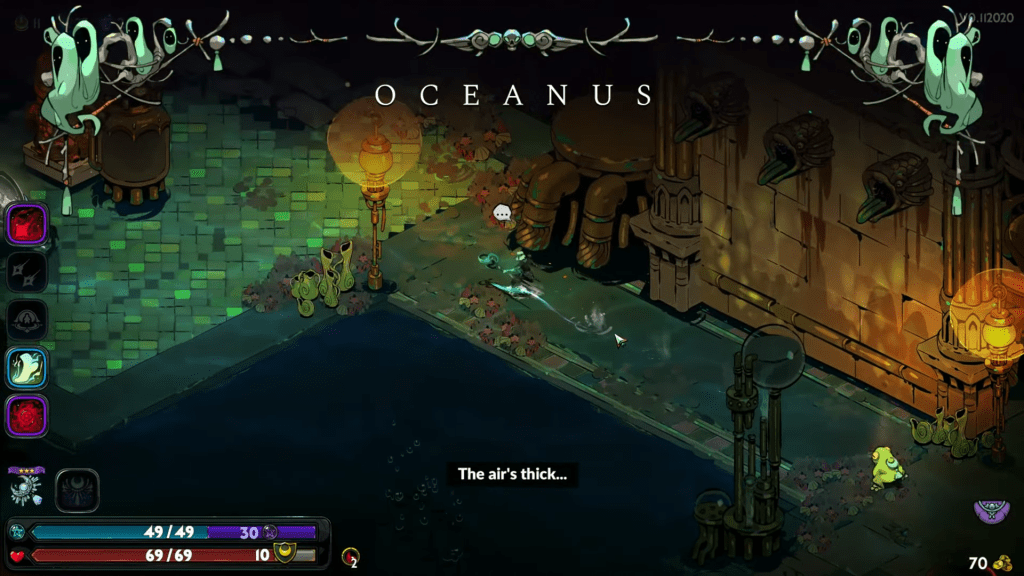Click the red death defiance counter icon
The width and height of the screenshot is (1024, 576).
(349, 556)
